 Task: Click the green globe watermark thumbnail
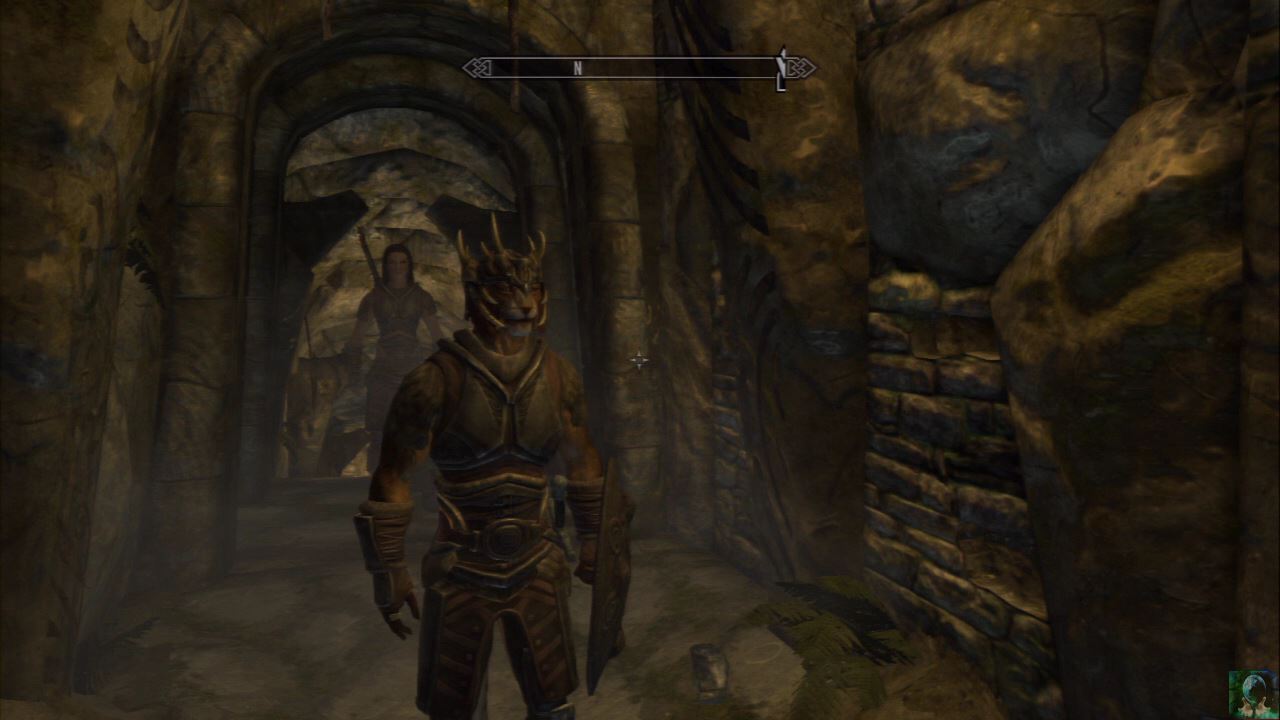(x=1253, y=694)
